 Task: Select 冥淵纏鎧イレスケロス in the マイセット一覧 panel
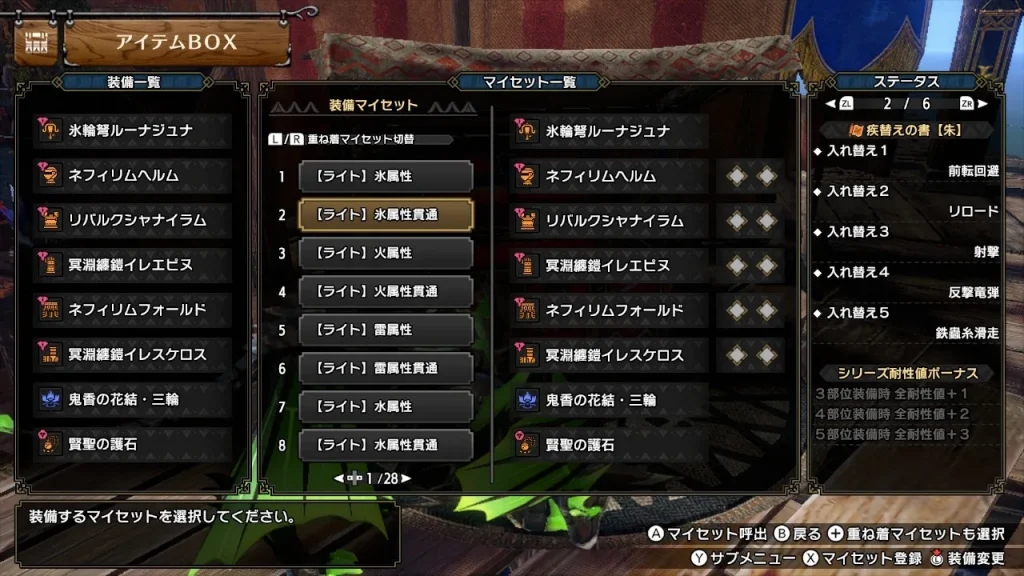(609, 355)
